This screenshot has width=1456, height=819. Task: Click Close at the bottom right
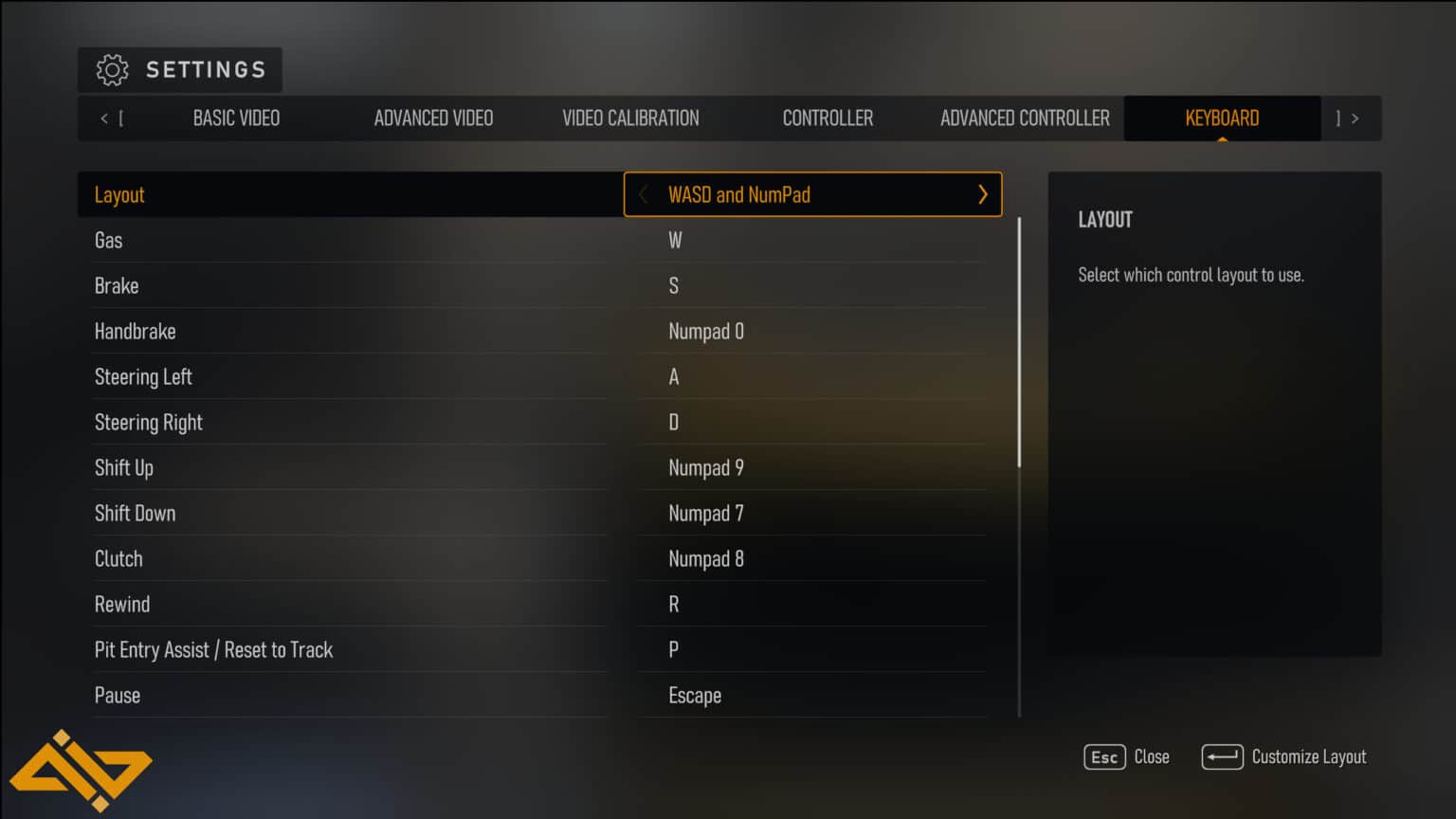(1152, 756)
